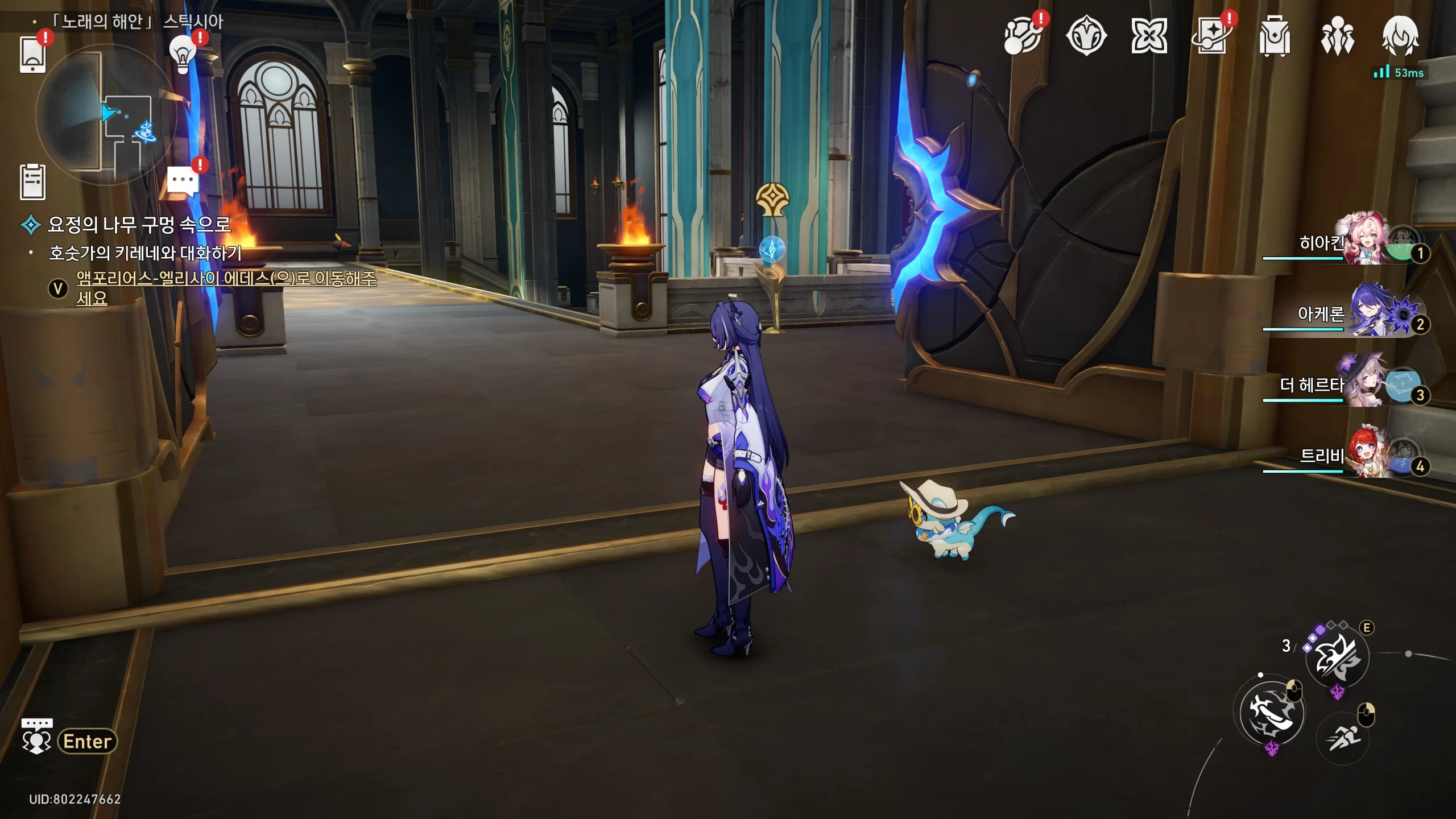Viewport: 1456px width, 819px height.
Task: Switch to 아케론 party member
Action: (1365, 313)
